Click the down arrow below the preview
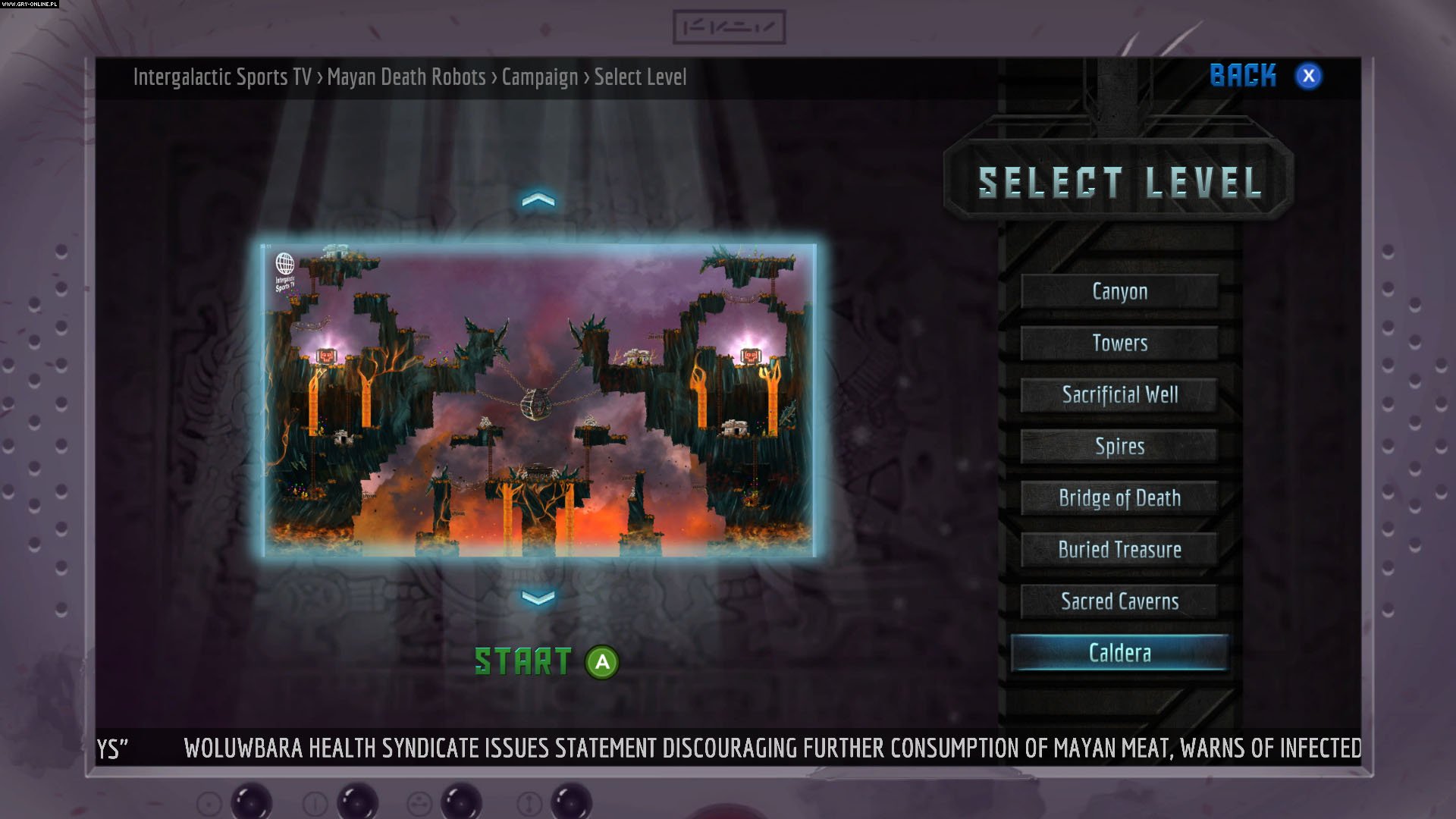Viewport: 1456px width, 819px height. point(538,598)
